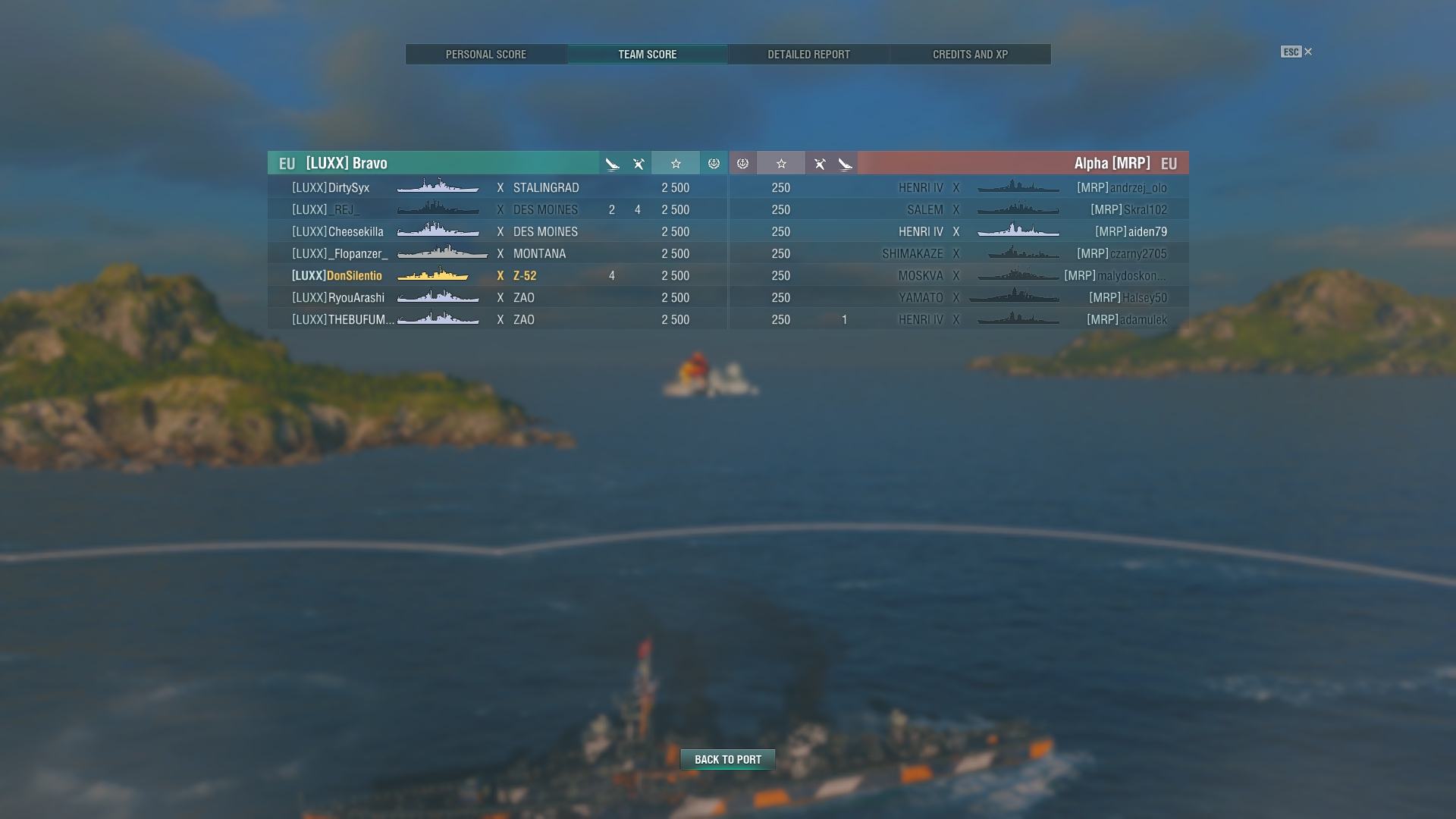Select the _REJ_ Des Moines row
Screen dimensions: 1456x819
pyautogui.click(x=497, y=210)
